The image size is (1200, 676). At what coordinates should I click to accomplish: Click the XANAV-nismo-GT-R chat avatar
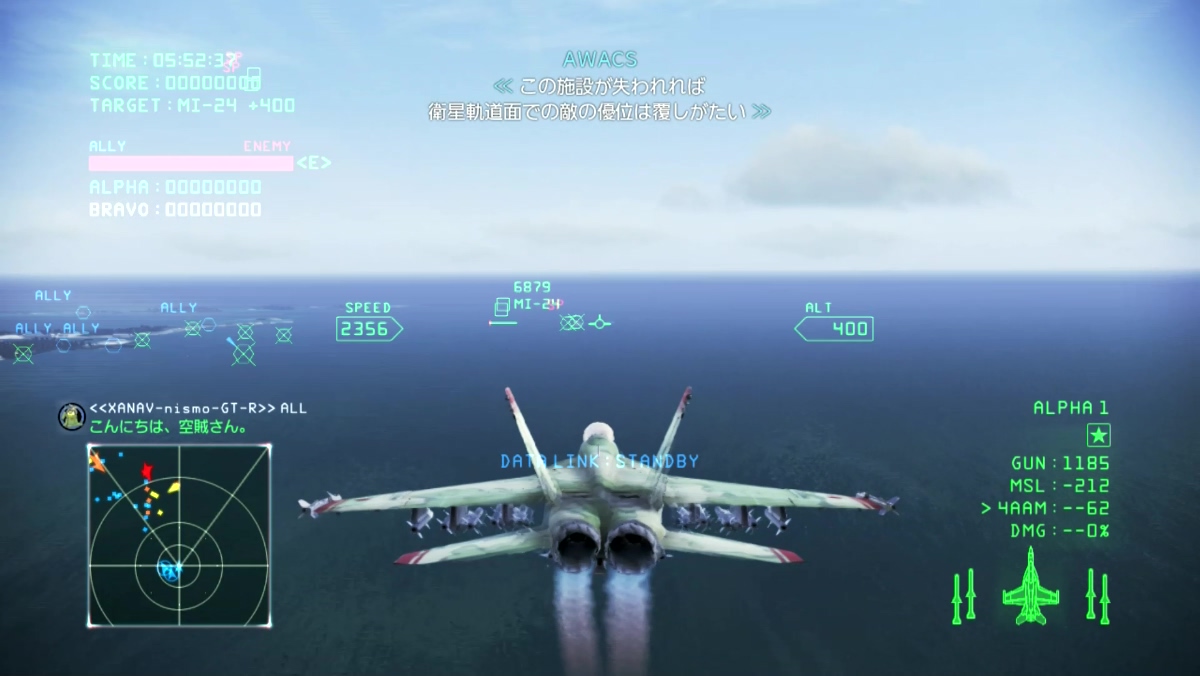71,416
